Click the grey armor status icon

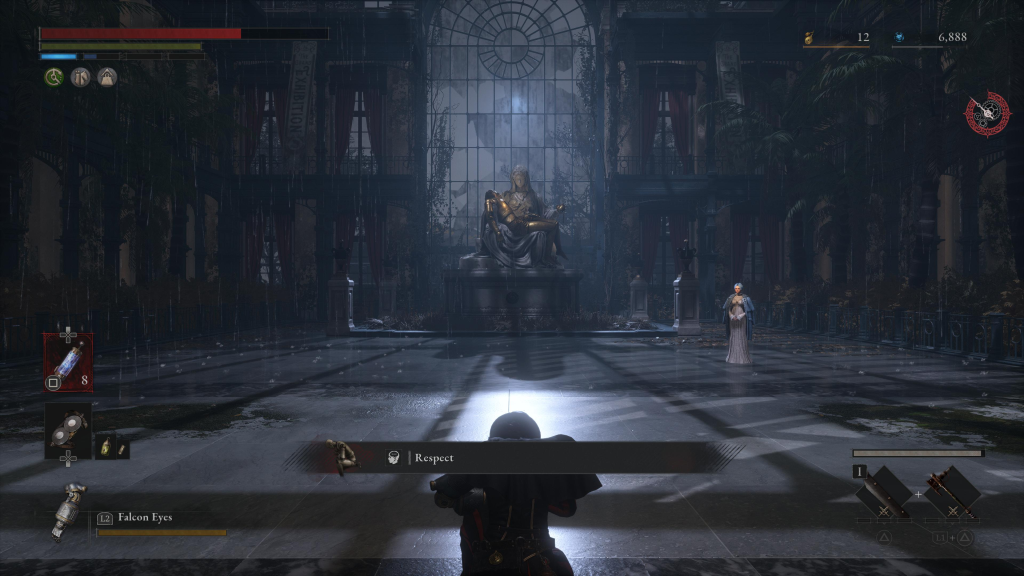[80, 77]
